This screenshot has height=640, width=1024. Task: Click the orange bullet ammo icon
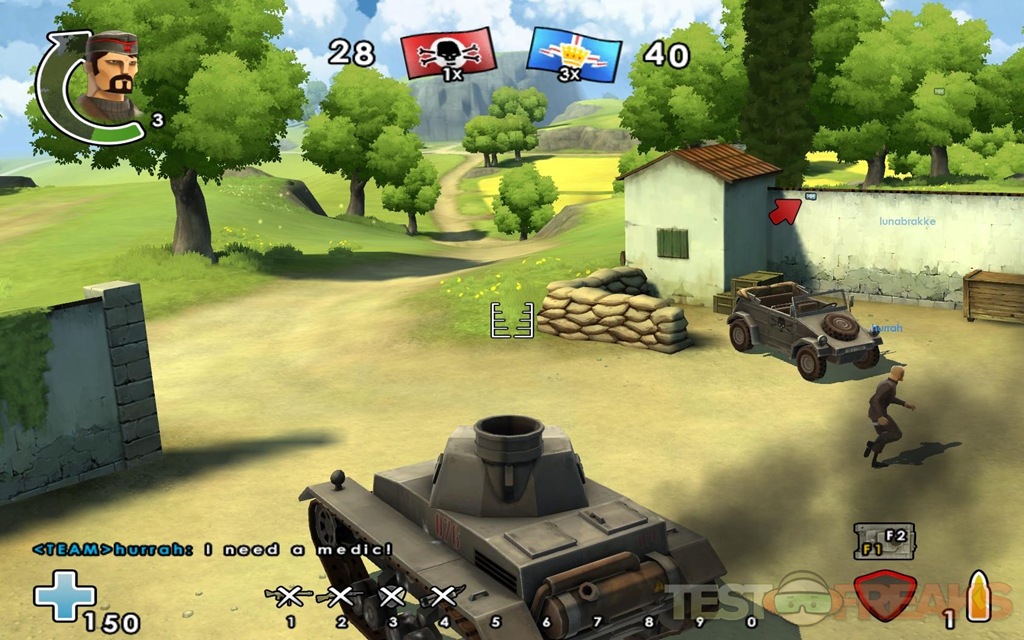pyautogui.click(x=978, y=595)
